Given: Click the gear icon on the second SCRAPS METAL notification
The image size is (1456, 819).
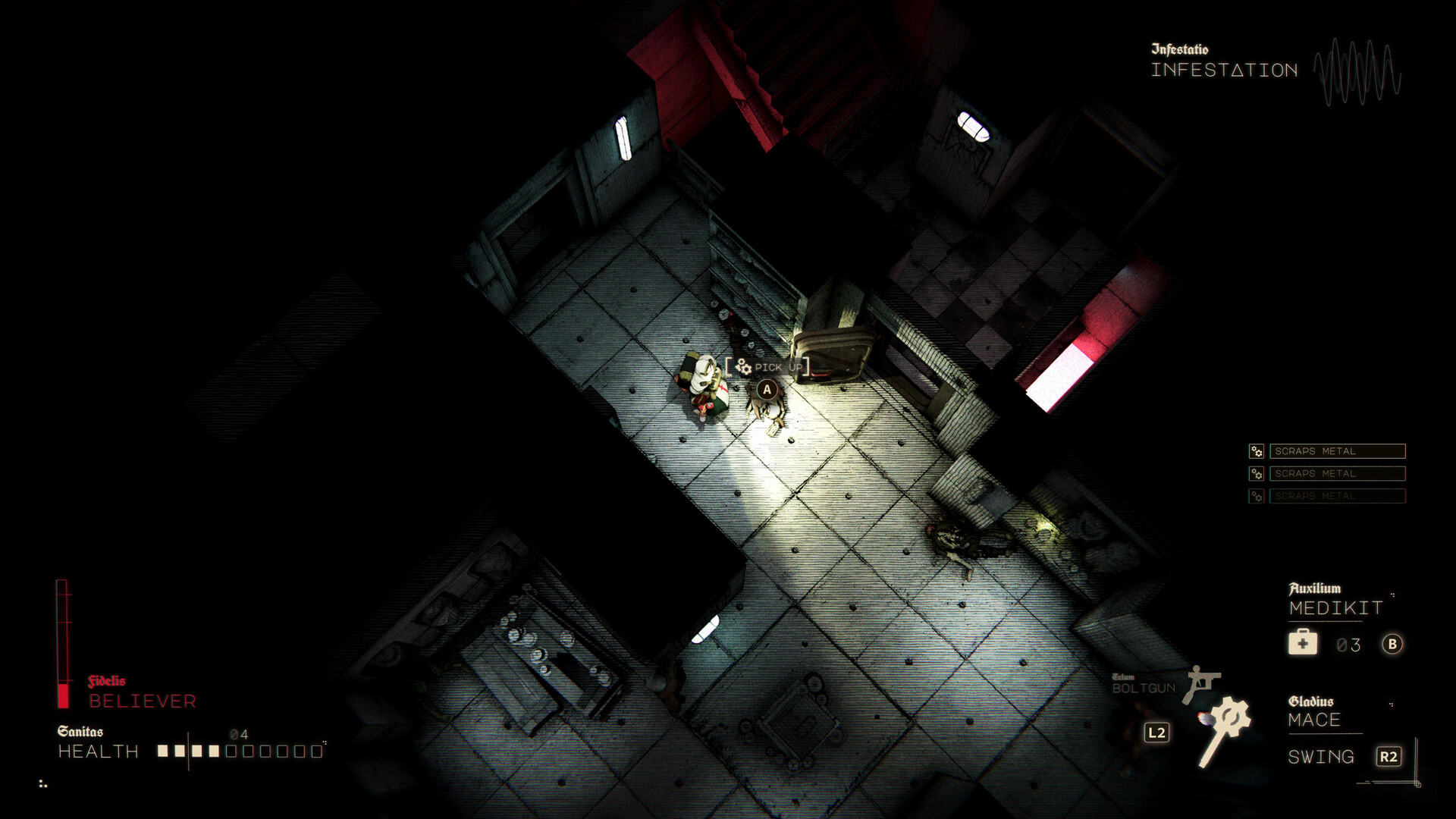Looking at the screenshot, I should pyautogui.click(x=1255, y=473).
